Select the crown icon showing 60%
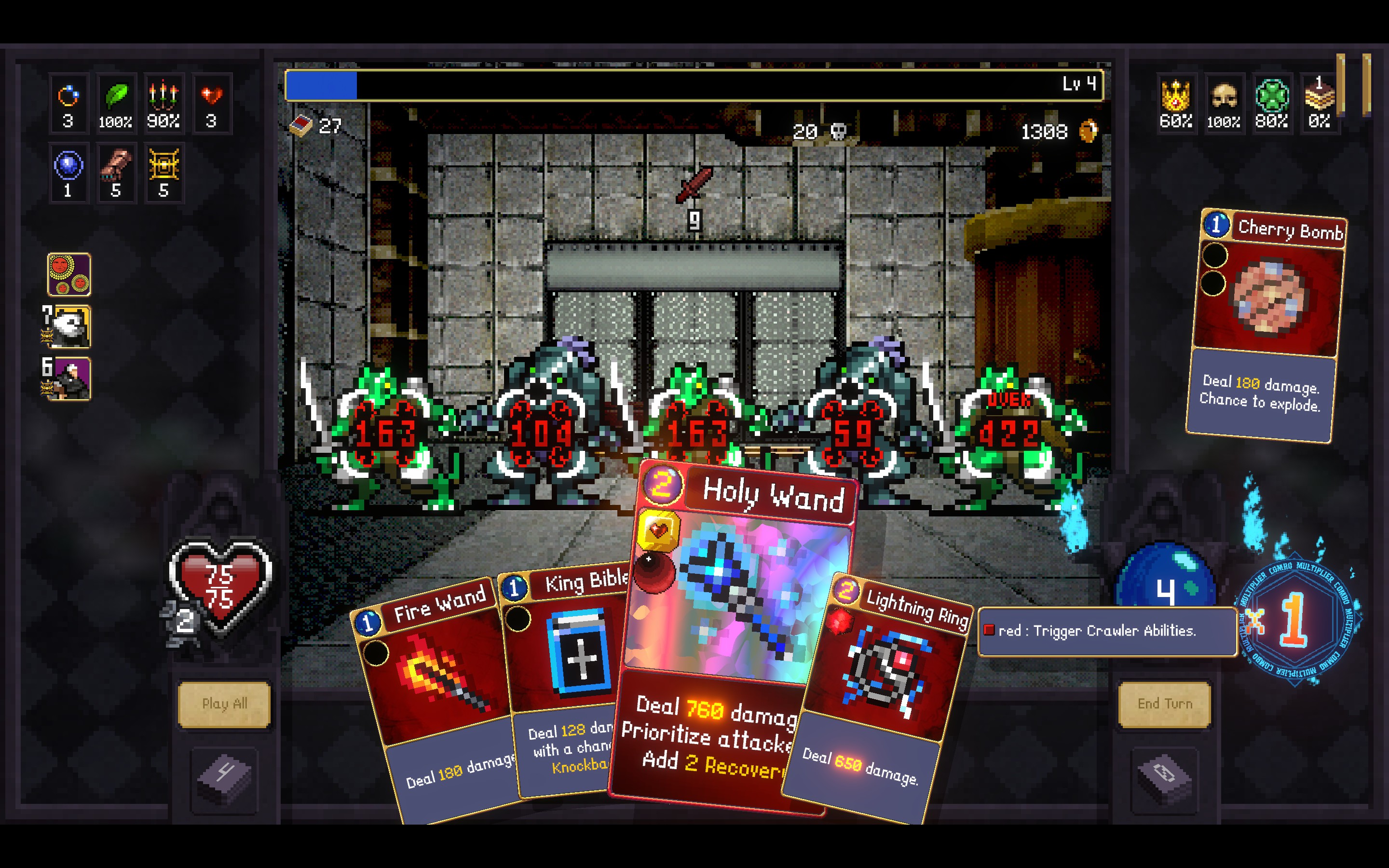Image resolution: width=1389 pixels, height=868 pixels. (1175, 96)
